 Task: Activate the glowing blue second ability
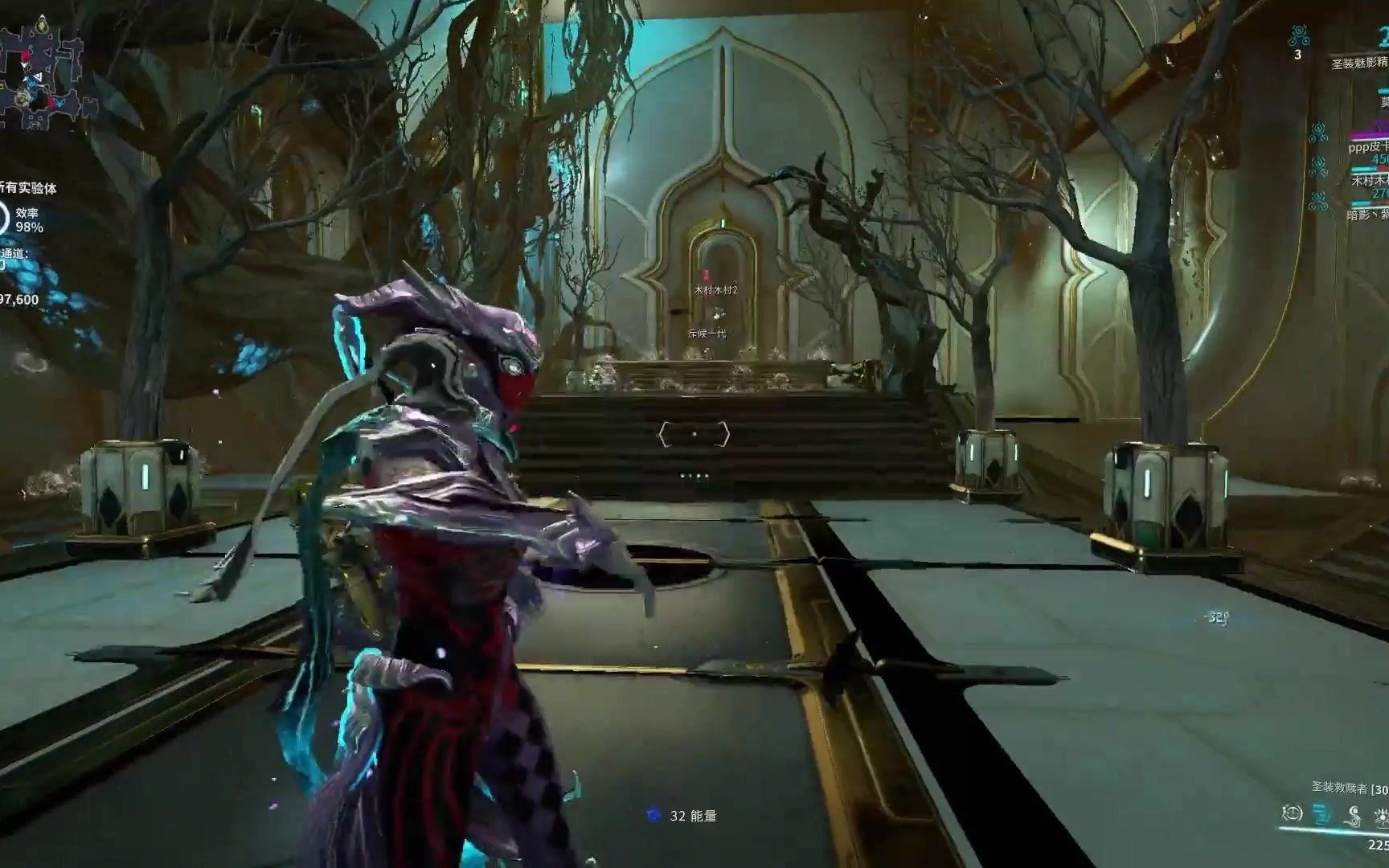tap(1322, 814)
